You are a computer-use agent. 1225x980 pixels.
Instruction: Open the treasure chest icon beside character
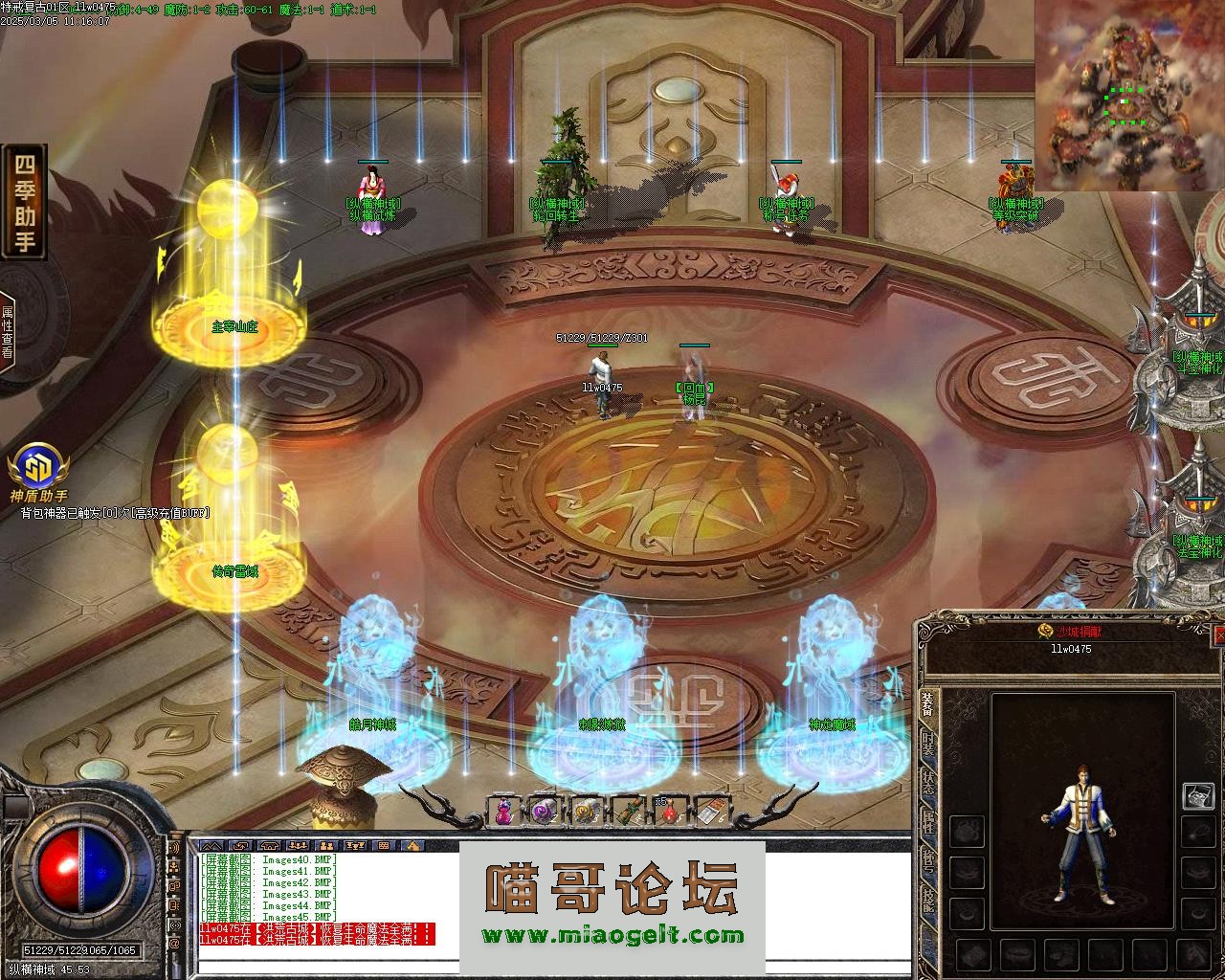(1197, 795)
